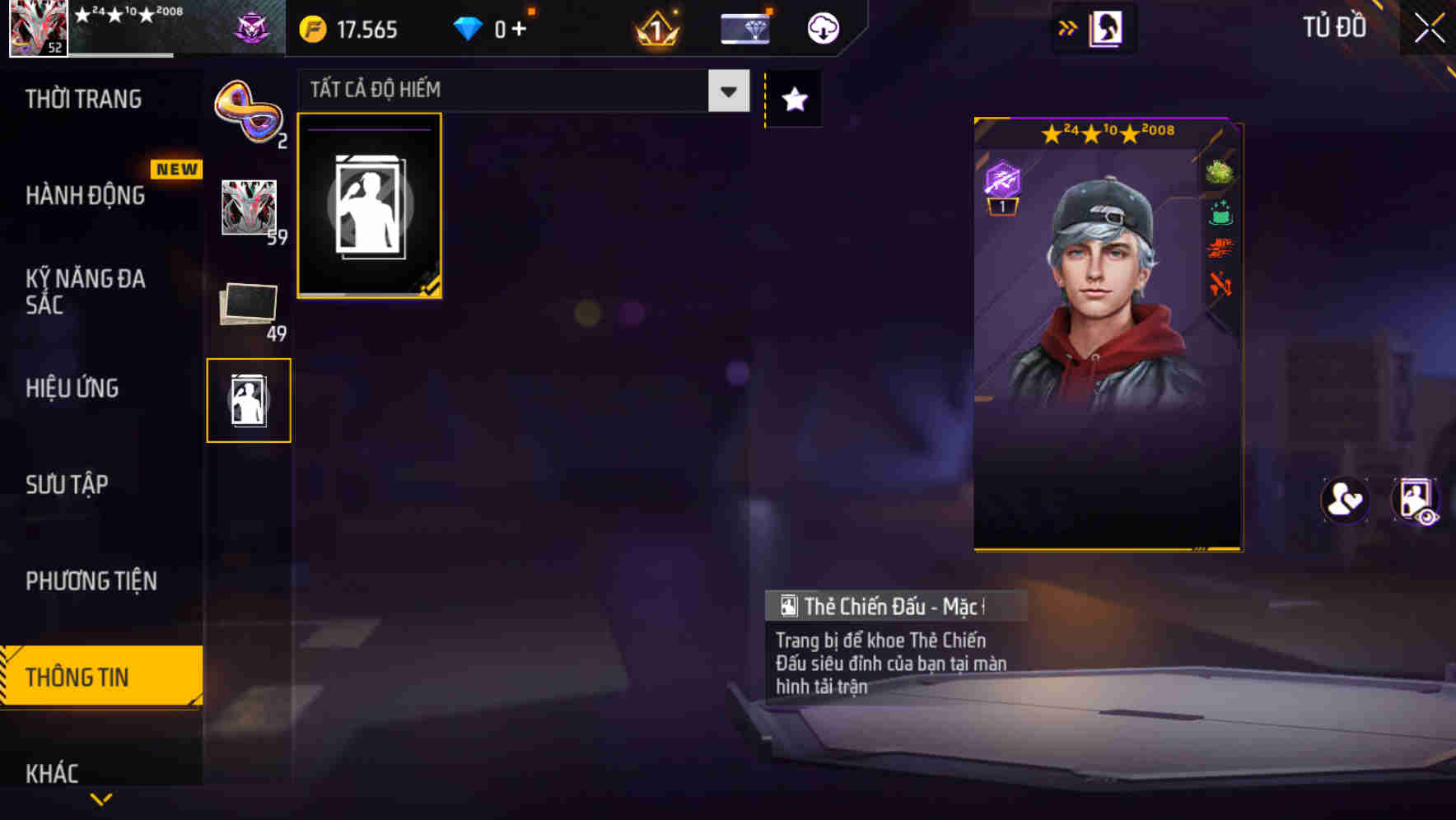Viewport: 1456px width, 820px height.
Task: Select the battle card category icon in item column
Action: pyautogui.click(x=249, y=399)
